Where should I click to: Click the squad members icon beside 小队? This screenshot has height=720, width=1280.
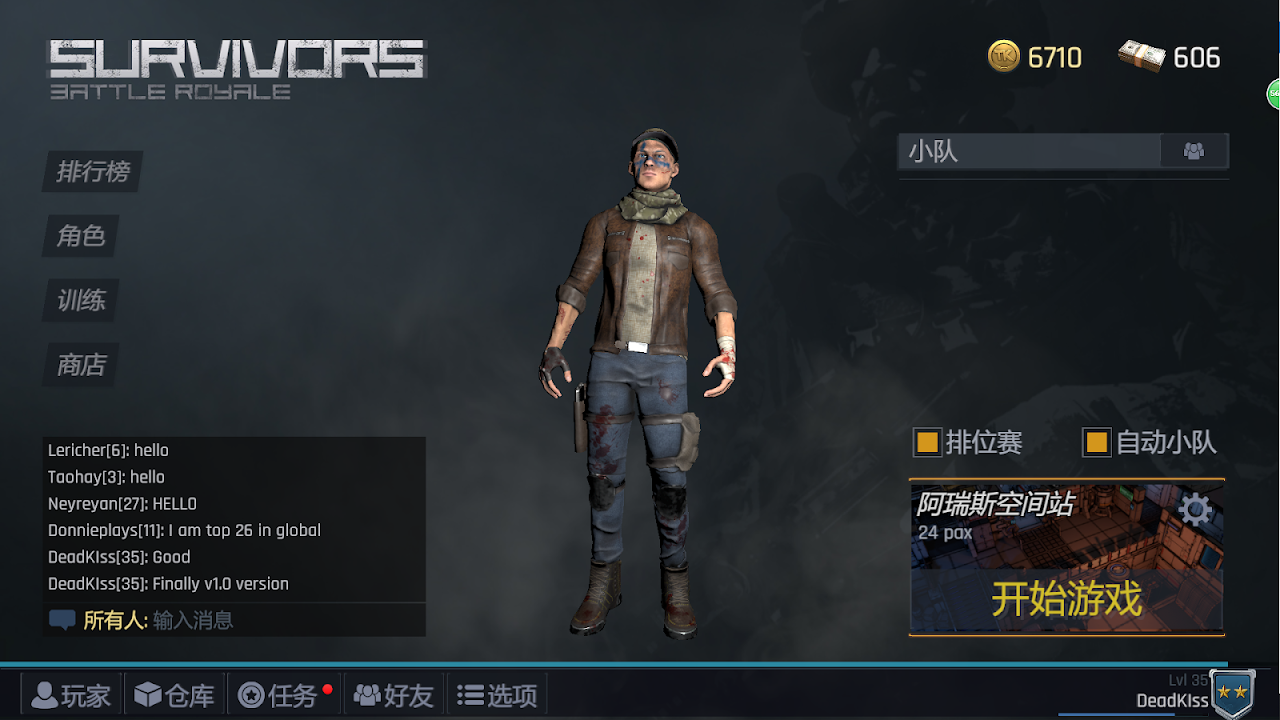coord(1193,151)
